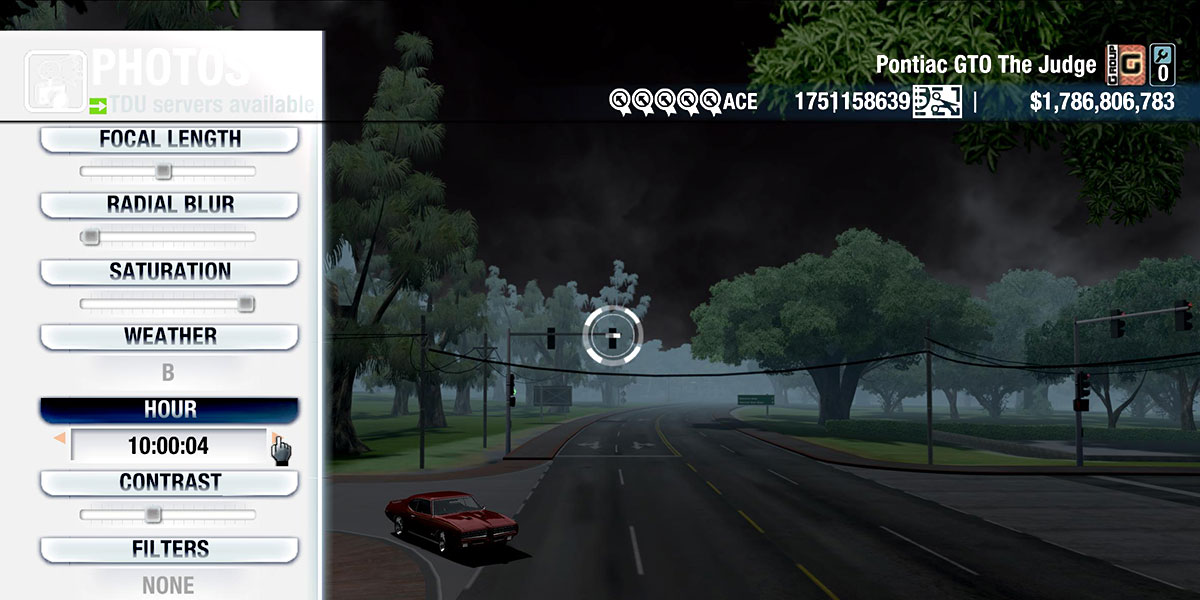Click the Radial Blur slider handle
Image resolution: width=1200 pixels, height=600 pixels.
point(91,237)
